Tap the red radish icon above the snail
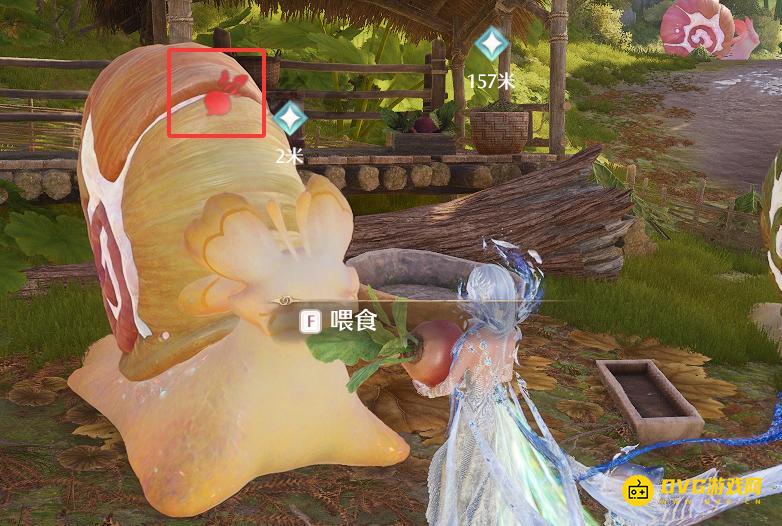The height and width of the screenshot is (526, 782). tap(219, 96)
